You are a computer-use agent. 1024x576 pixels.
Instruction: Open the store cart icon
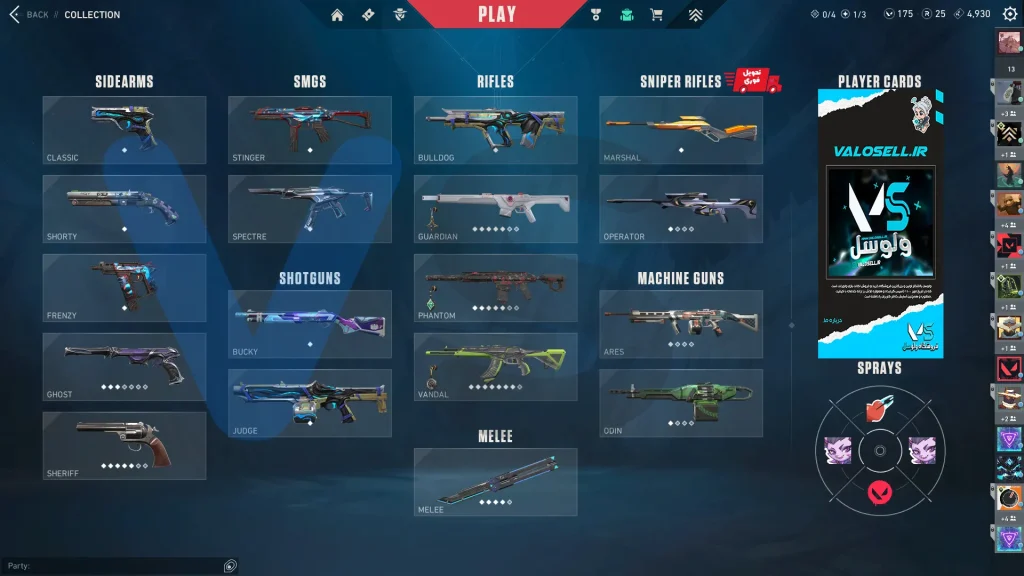click(x=656, y=14)
